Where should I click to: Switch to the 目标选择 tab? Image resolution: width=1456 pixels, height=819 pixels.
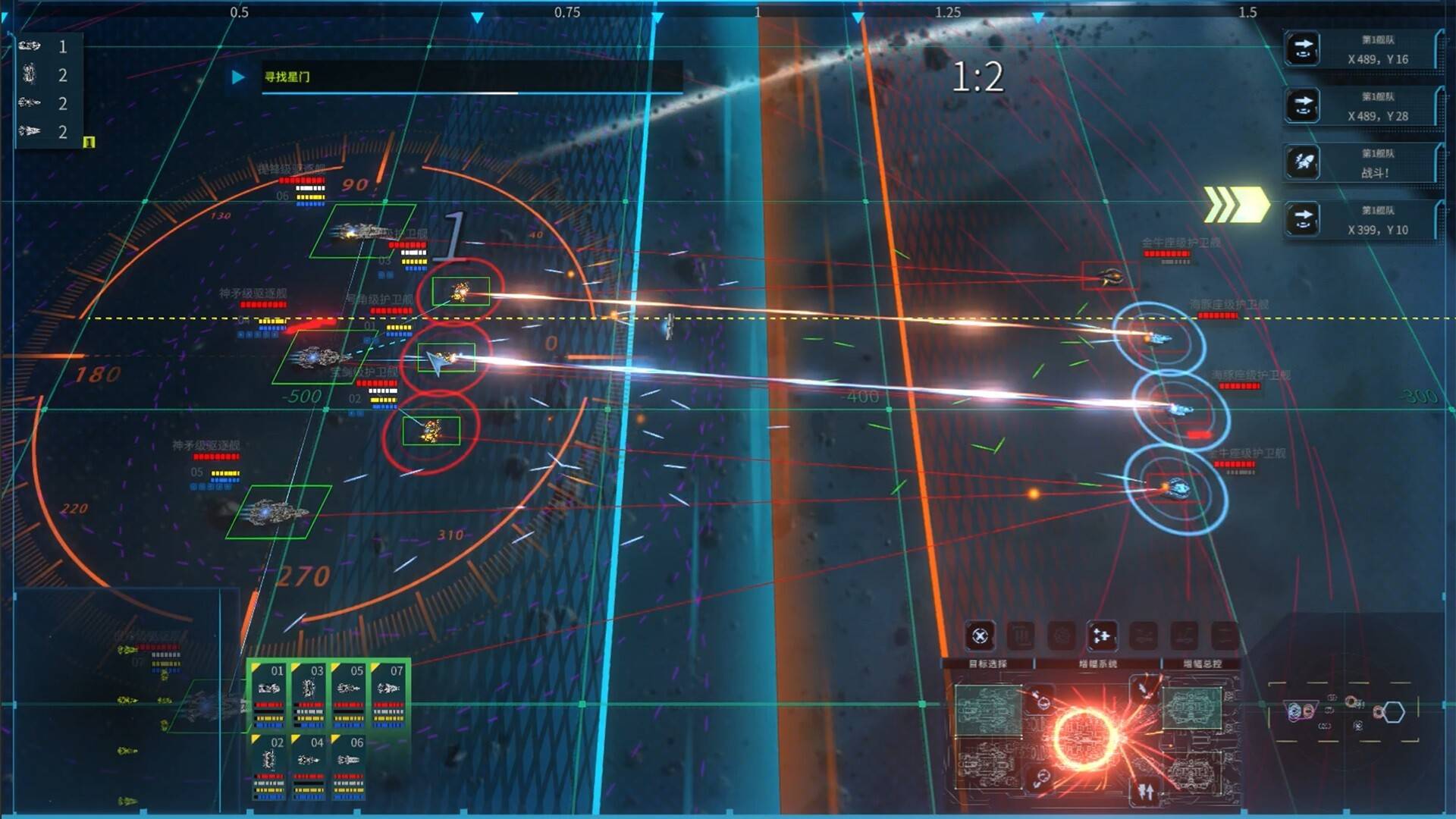click(989, 663)
